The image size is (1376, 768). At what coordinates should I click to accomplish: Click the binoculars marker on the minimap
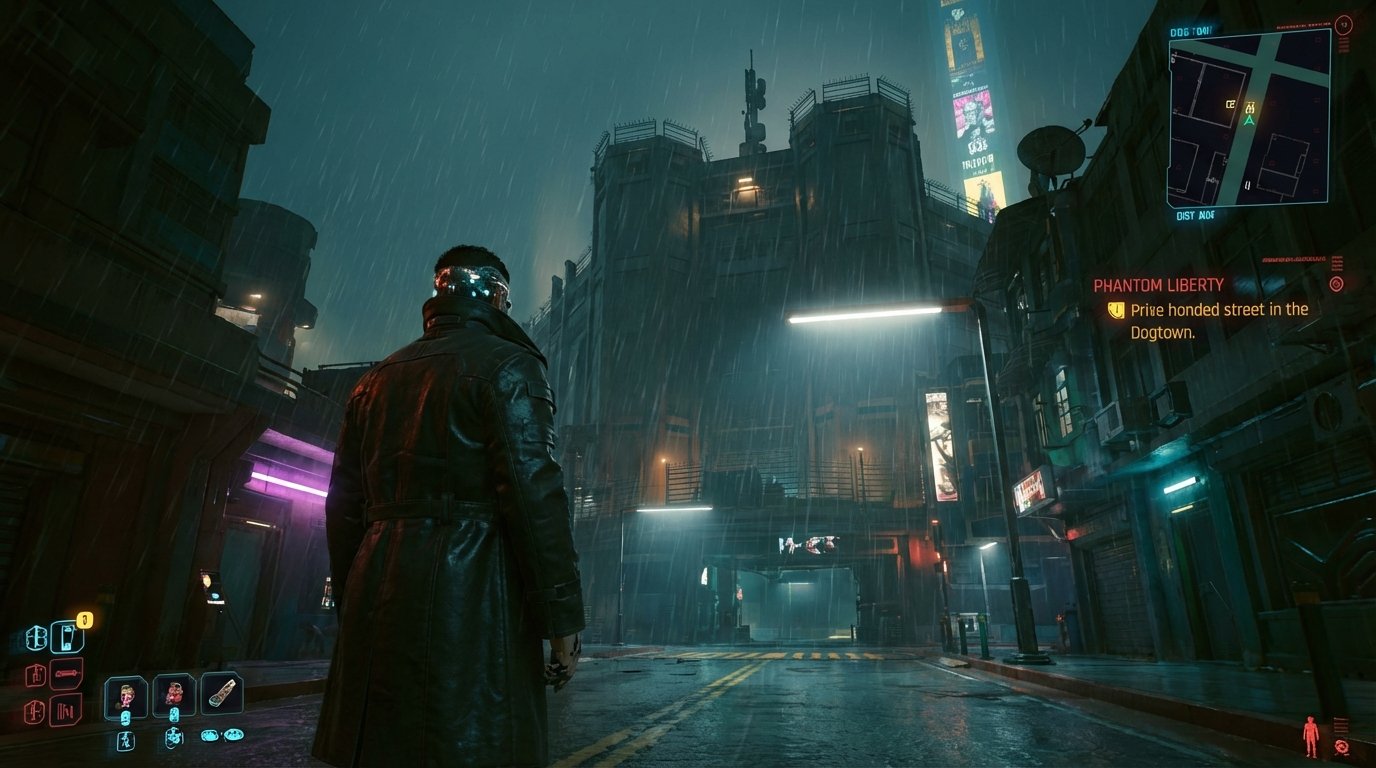click(1251, 106)
